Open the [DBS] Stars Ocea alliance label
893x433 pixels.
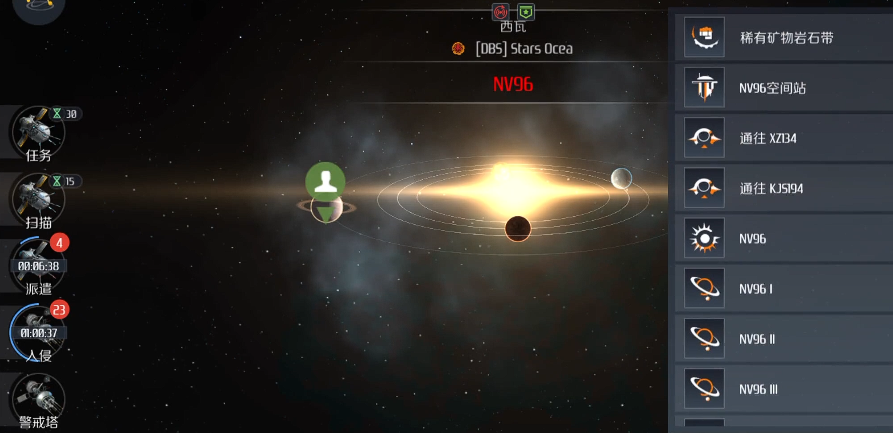[x=523, y=48]
